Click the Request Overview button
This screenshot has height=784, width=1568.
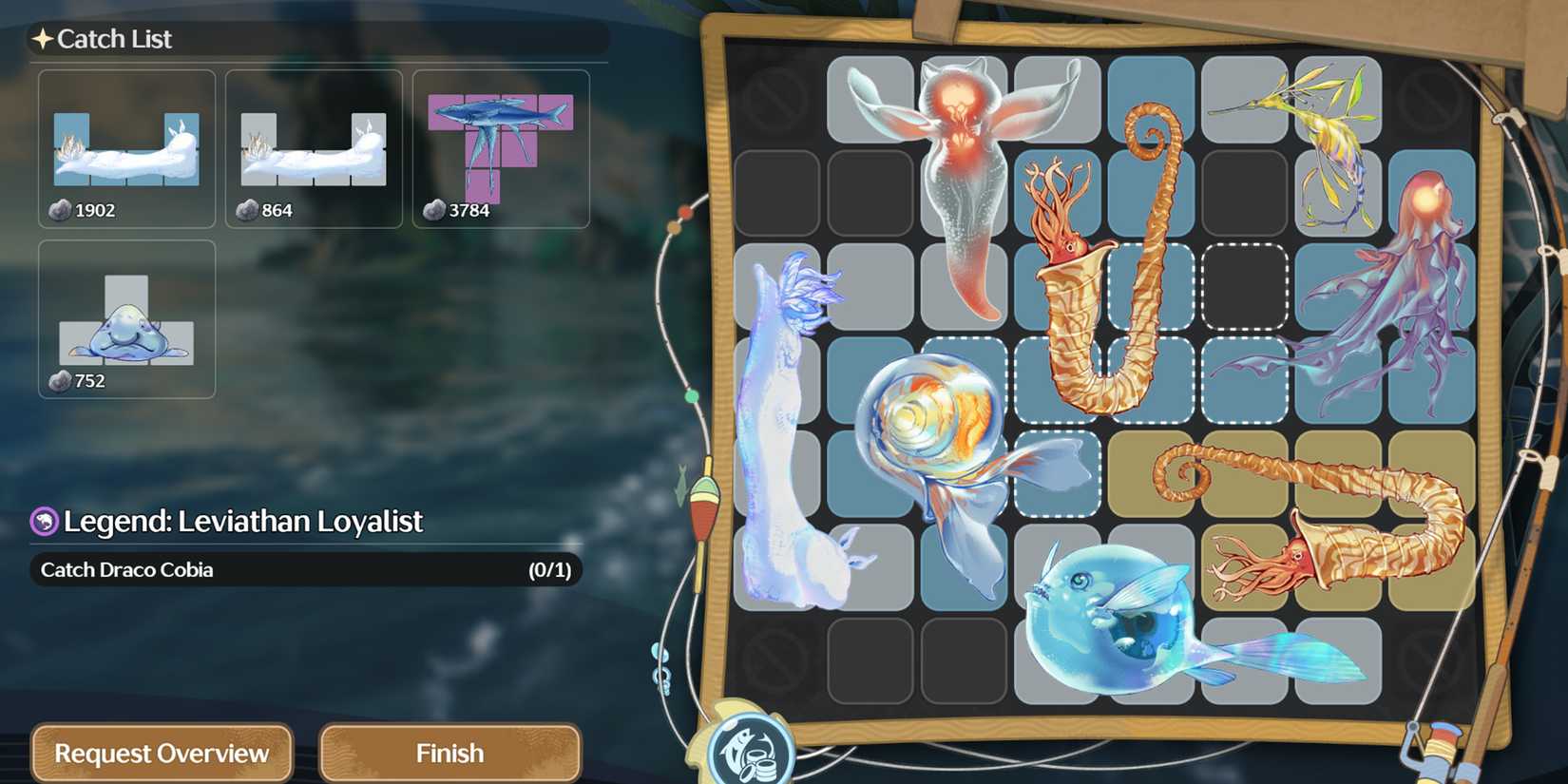(161, 753)
